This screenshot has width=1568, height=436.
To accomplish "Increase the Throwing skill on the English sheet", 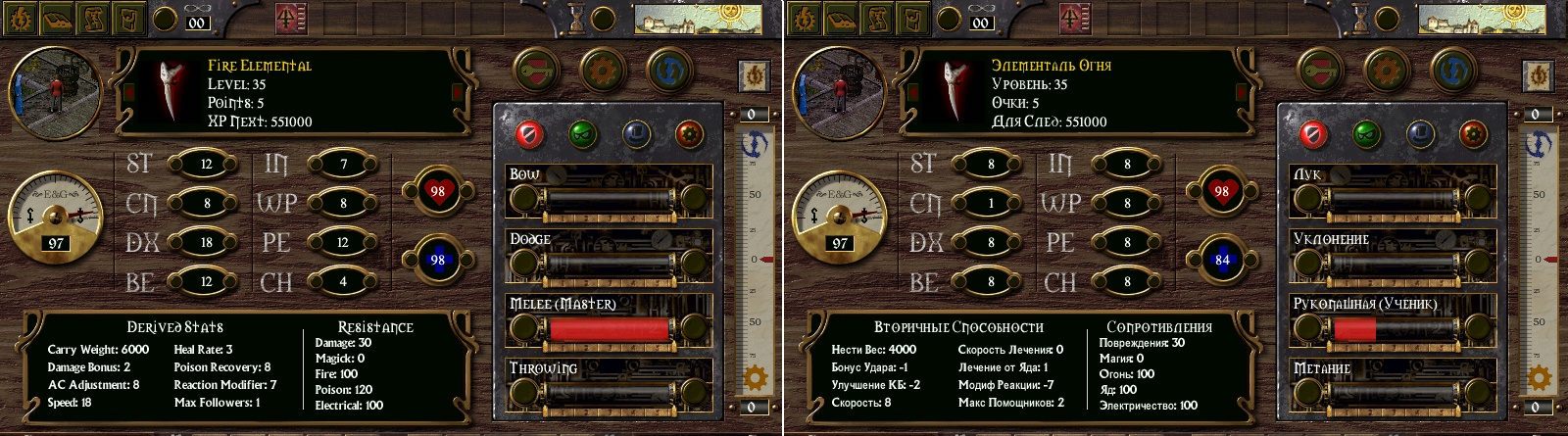I will [x=694, y=394].
